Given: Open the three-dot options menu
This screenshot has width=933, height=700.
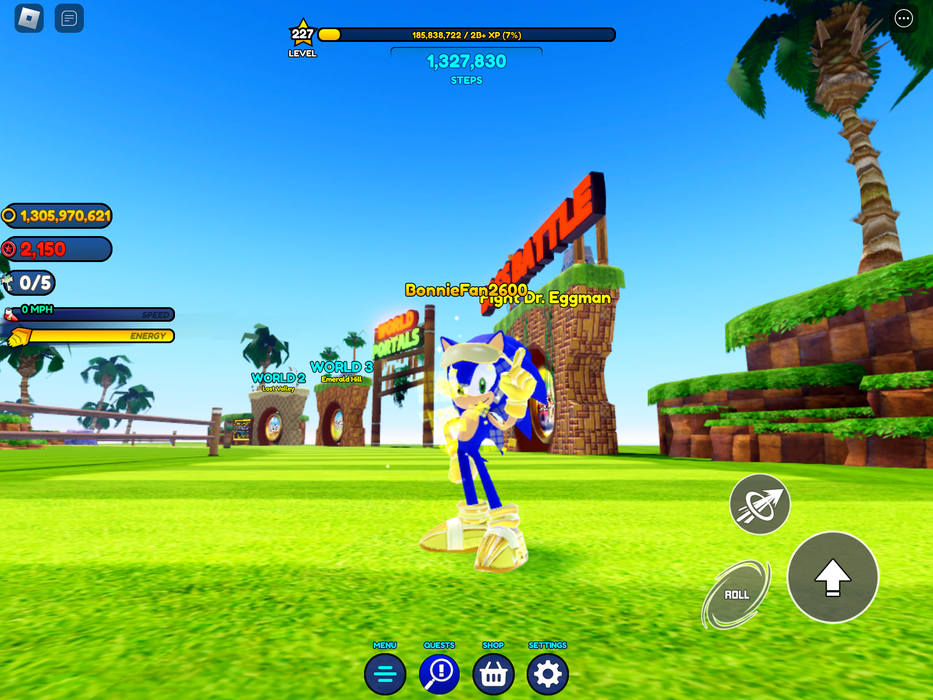Looking at the screenshot, I should [x=903, y=18].
